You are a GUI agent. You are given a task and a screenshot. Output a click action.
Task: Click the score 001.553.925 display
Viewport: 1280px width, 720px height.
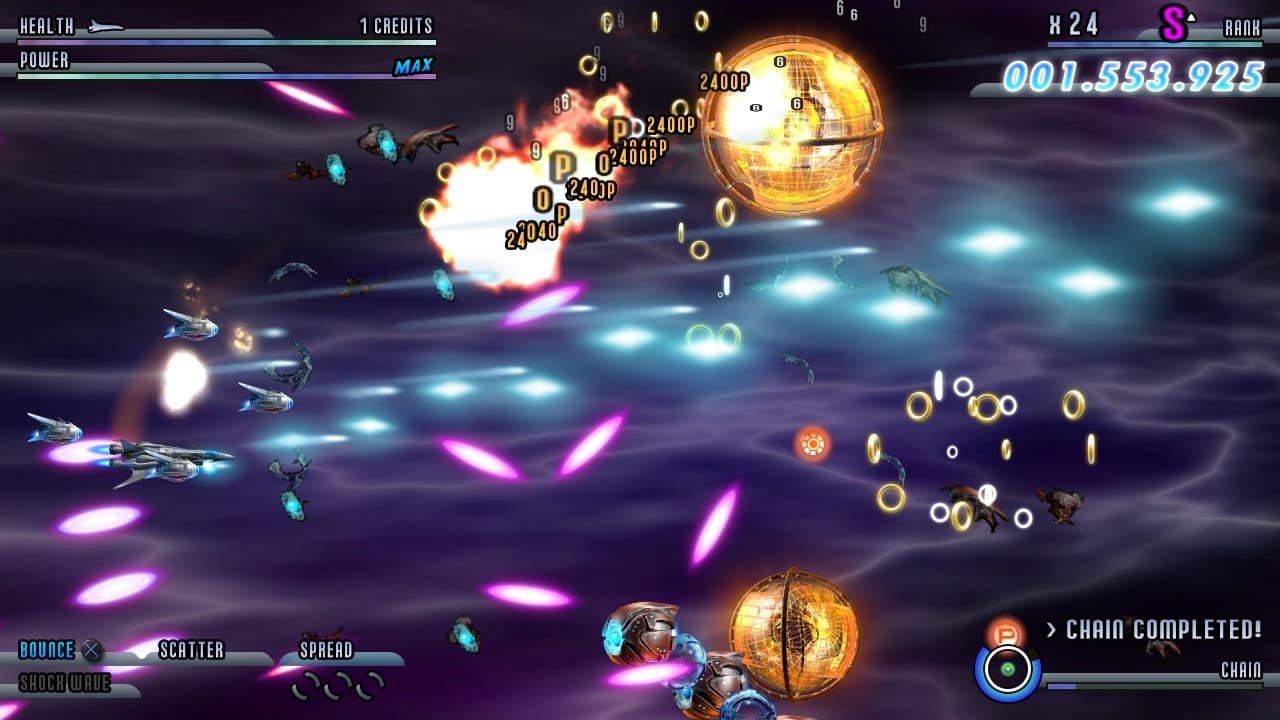(1135, 71)
